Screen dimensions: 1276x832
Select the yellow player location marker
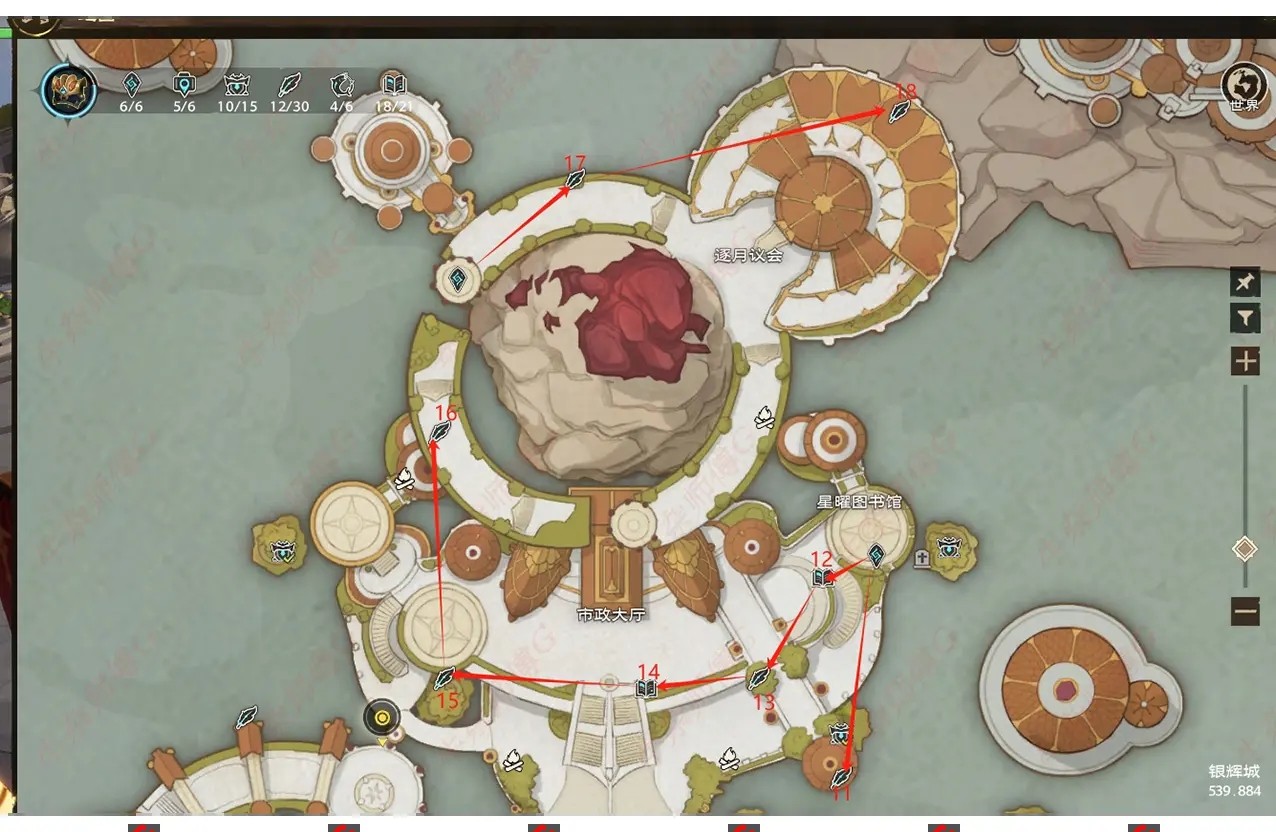[381, 717]
